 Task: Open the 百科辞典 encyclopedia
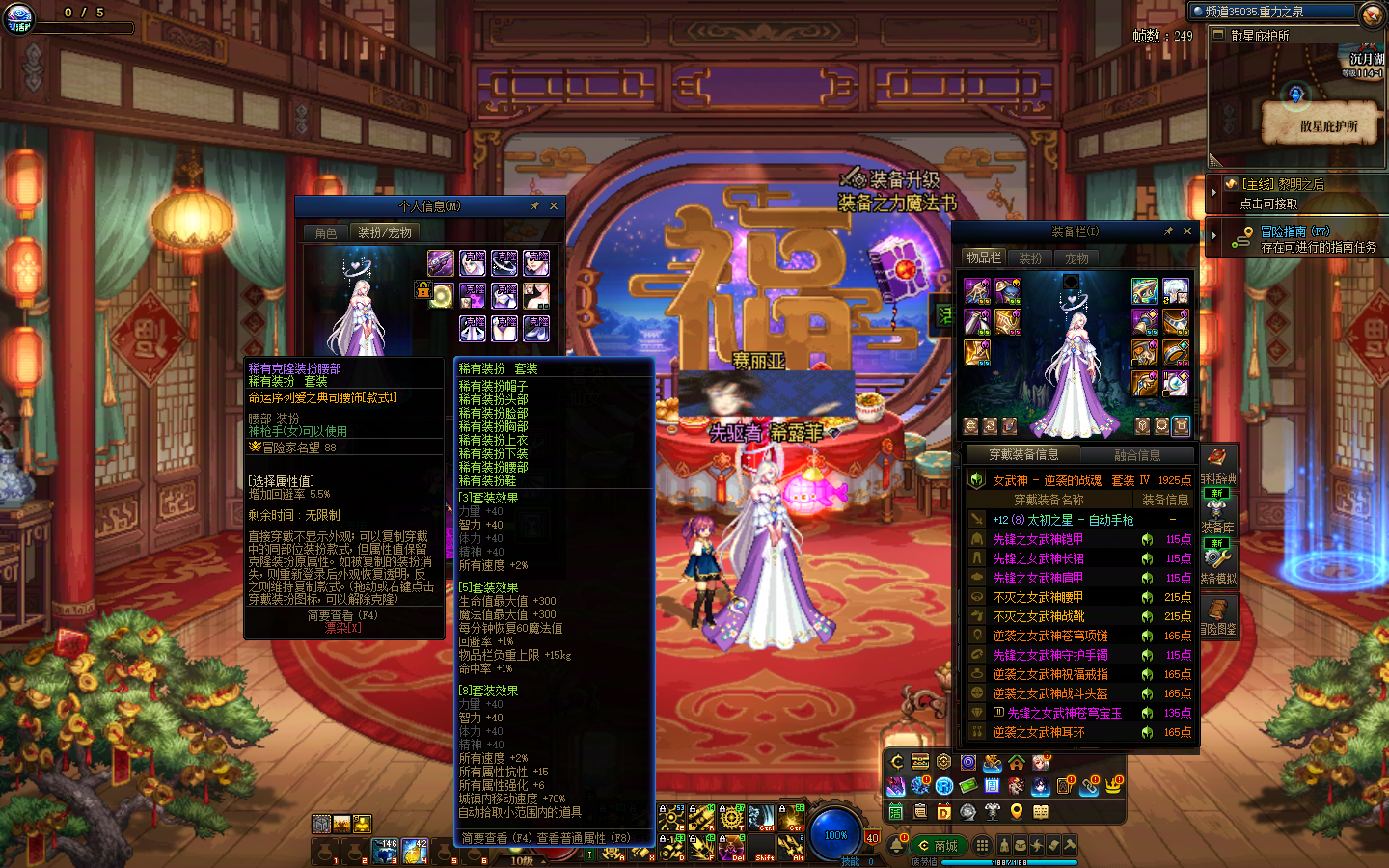tap(1217, 465)
